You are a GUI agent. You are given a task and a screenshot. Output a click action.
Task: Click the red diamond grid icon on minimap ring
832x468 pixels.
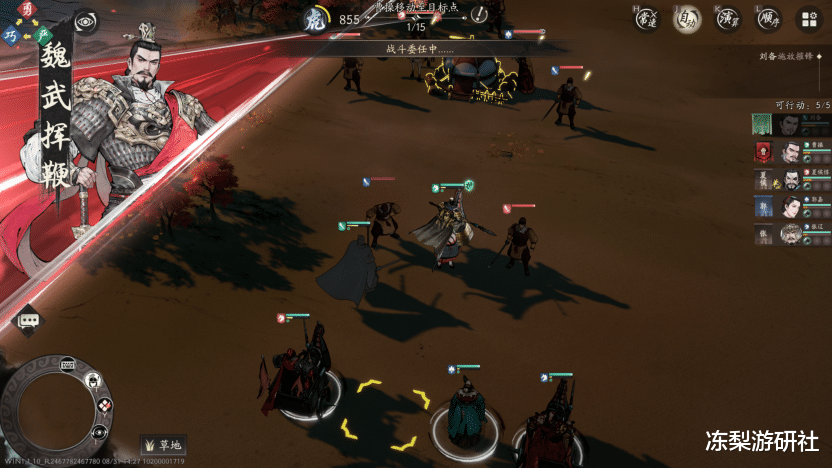pos(104,405)
